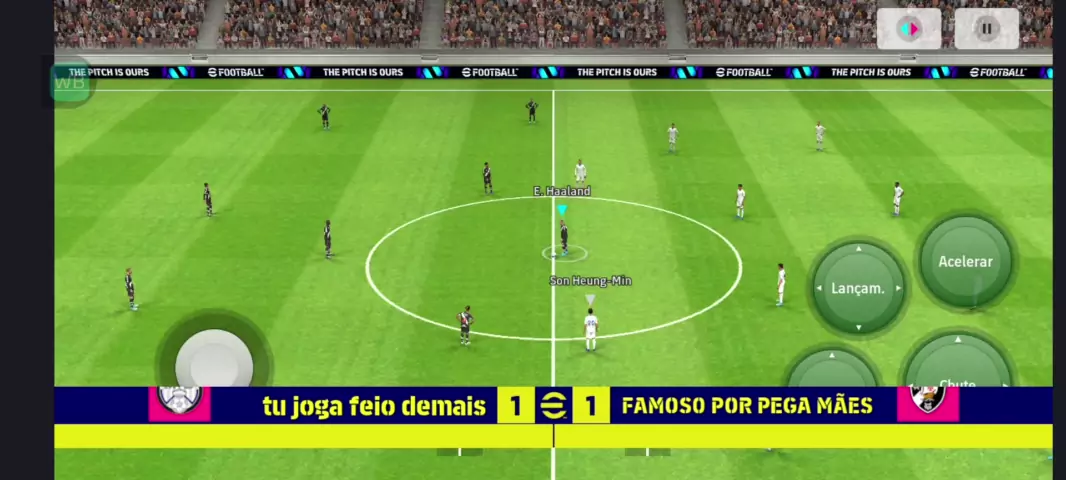1066x480 pixels.
Task: Tap the Chute shoot button
Action: pyautogui.click(x=957, y=368)
